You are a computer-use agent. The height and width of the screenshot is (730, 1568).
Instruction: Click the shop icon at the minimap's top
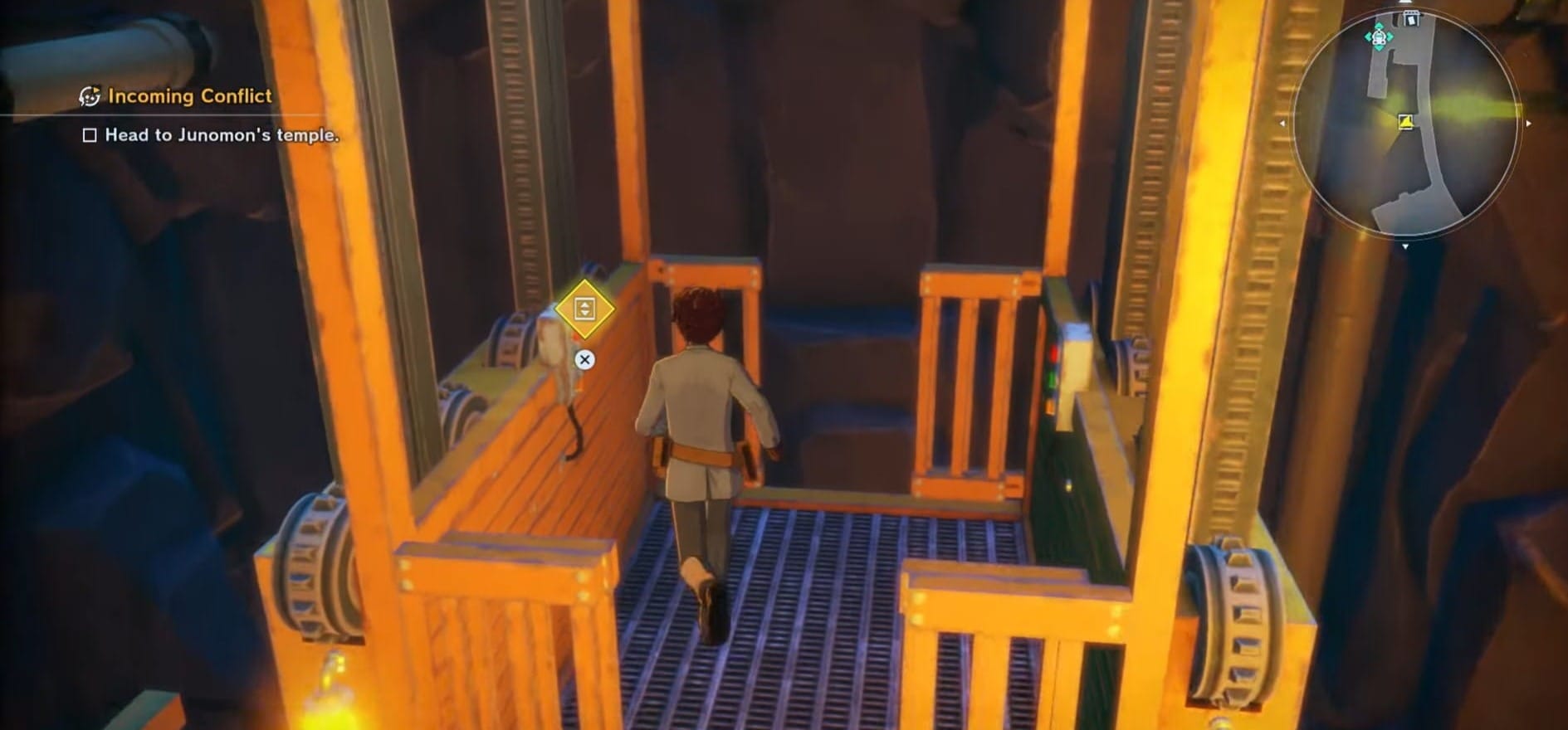point(1410,17)
